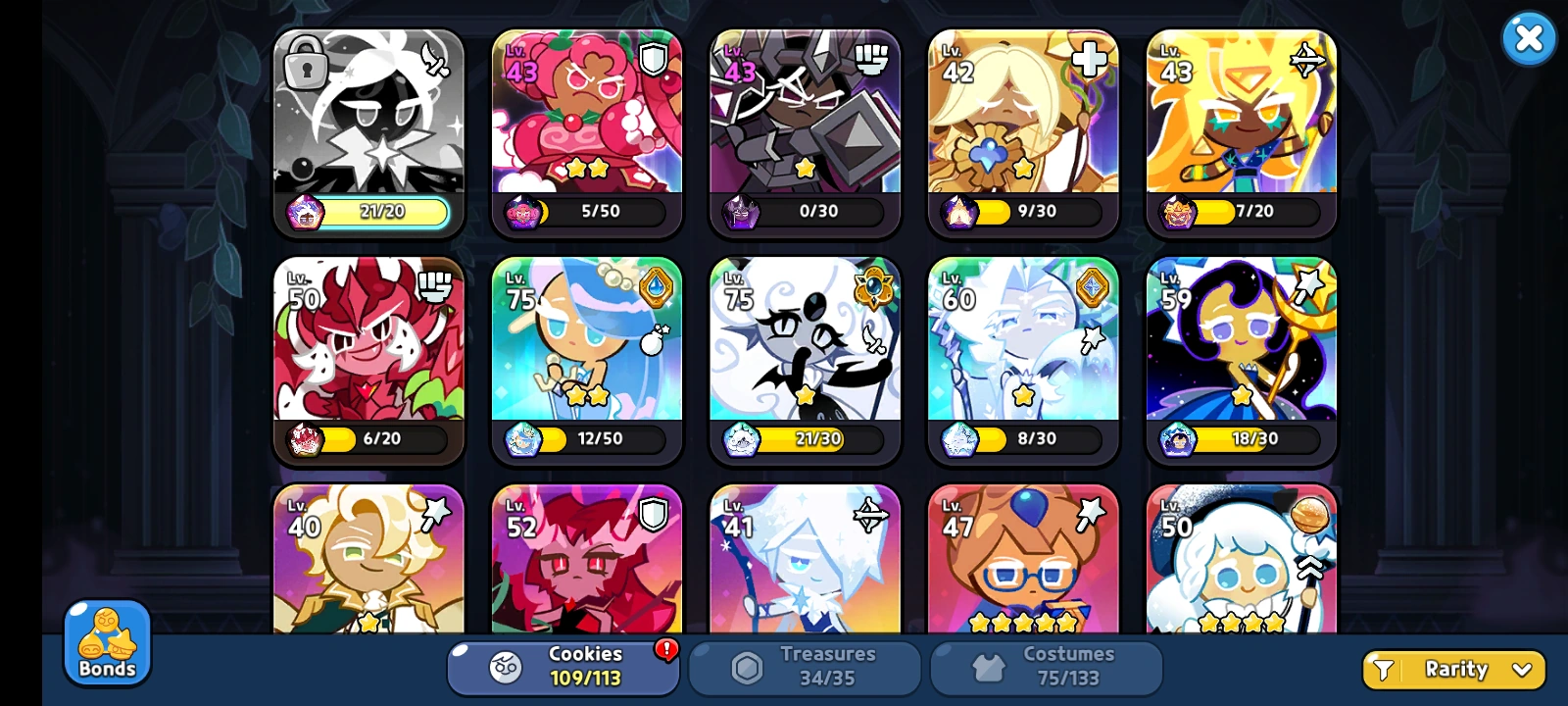Tap the Cookies 109/113 button
Screen dimensions: 1568x706
tap(563, 667)
